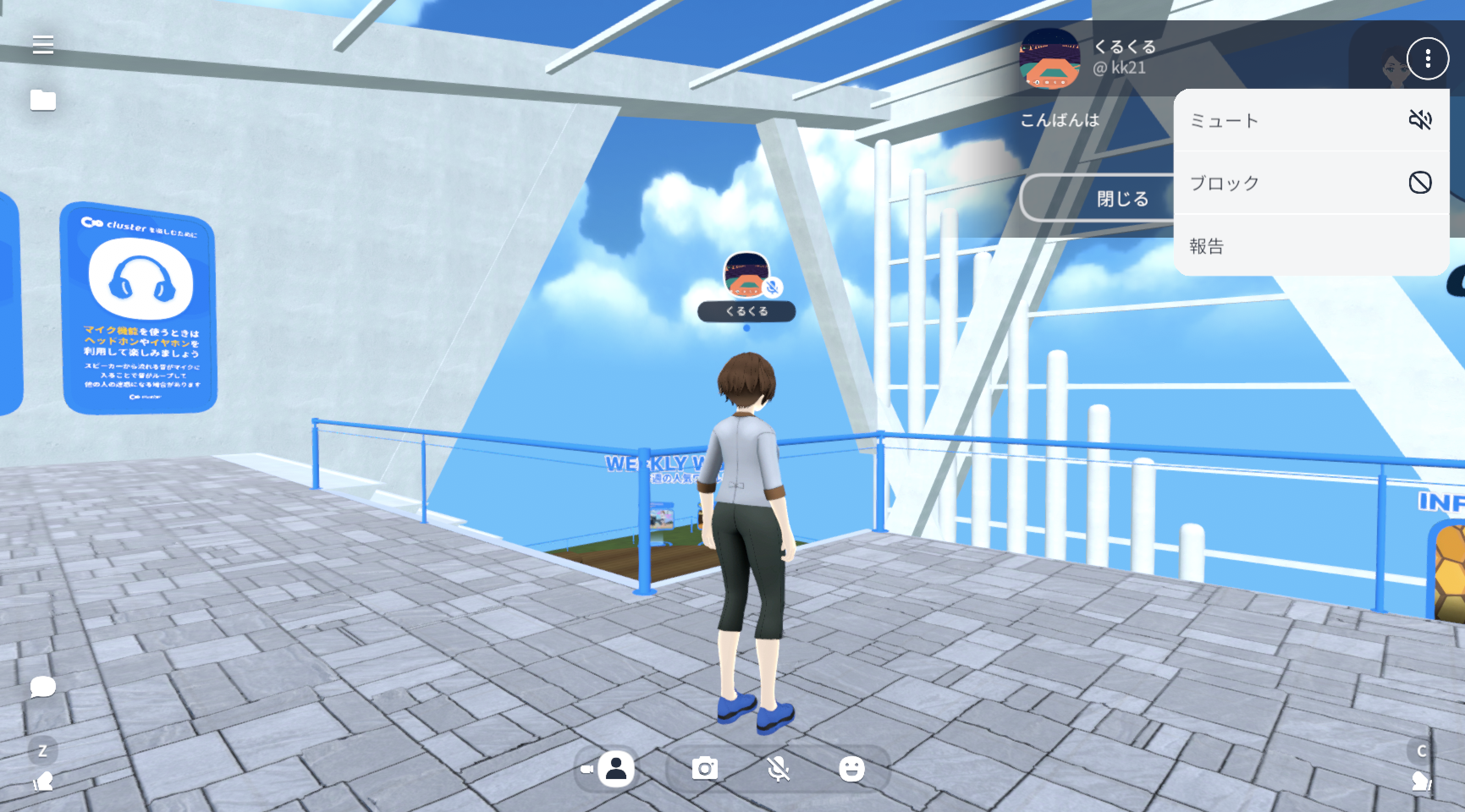The width and height of the screenshot is (1465, 812).
Task: Click the three-dot more options button
Action: (1427, 58)
